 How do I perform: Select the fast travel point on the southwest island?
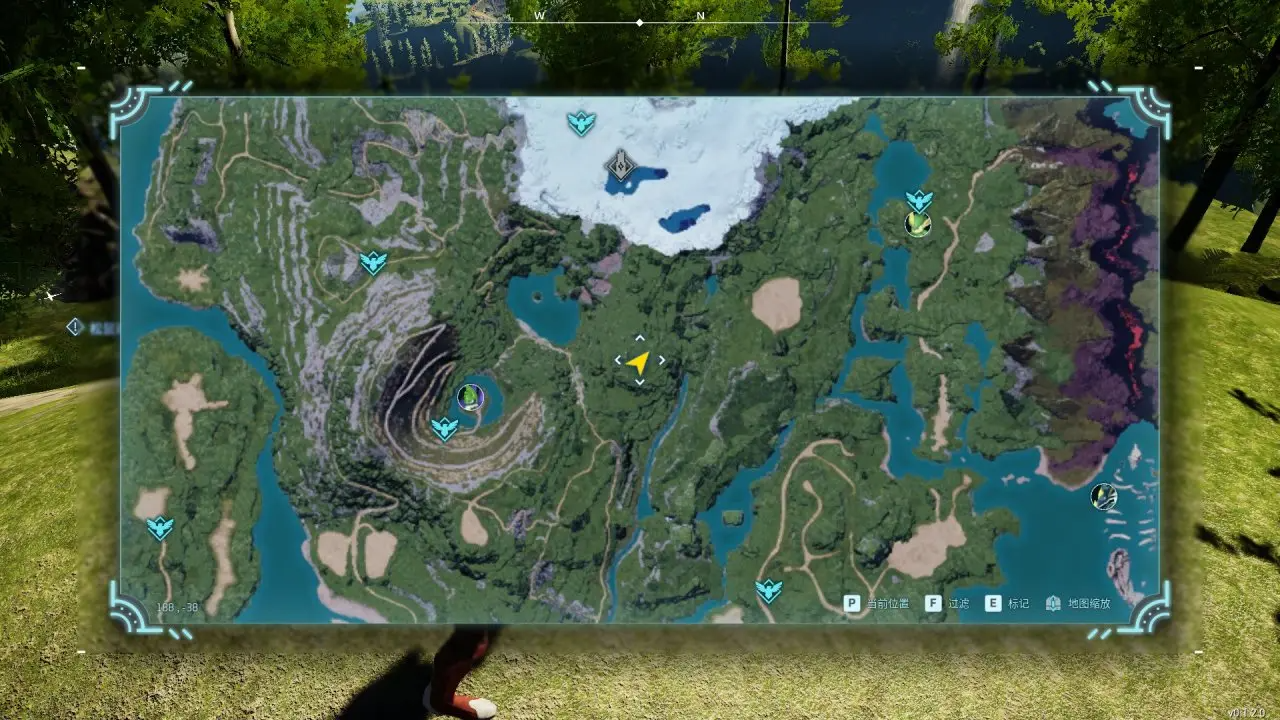[160, 527]
